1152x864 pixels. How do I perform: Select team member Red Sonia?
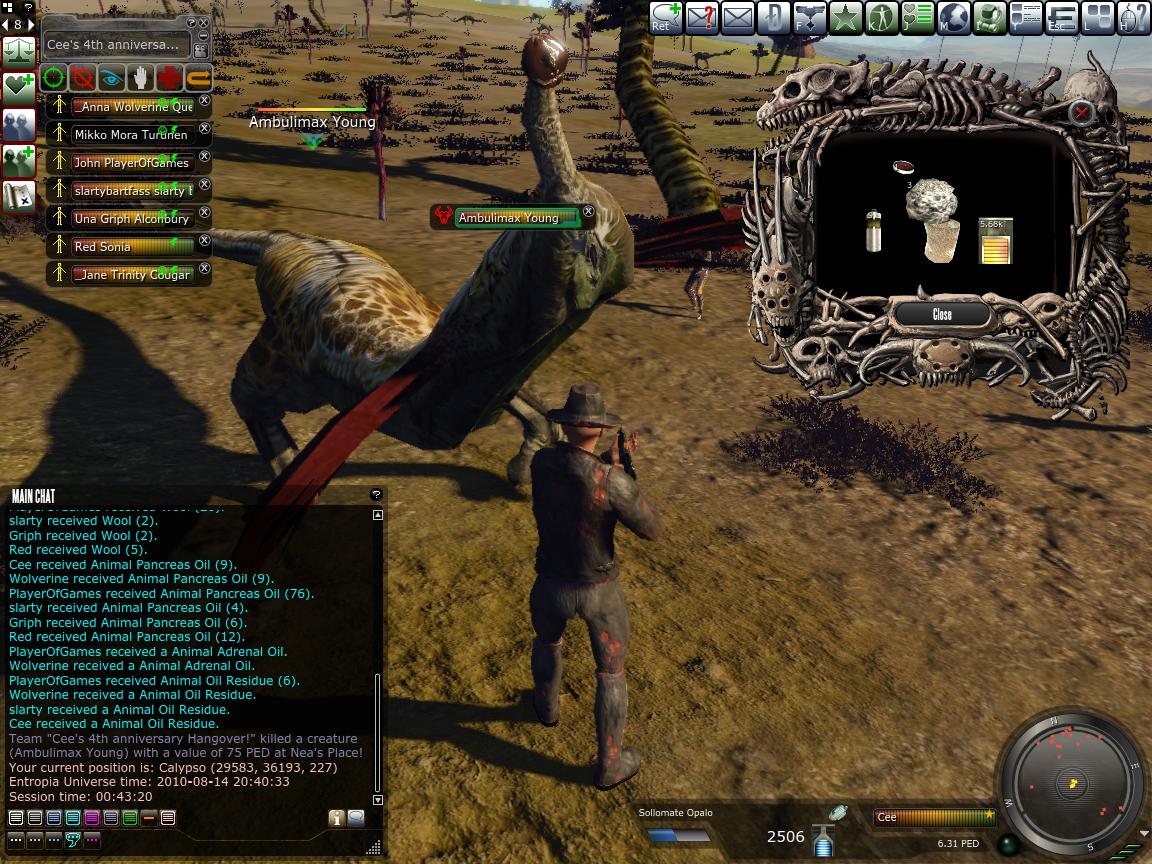[132, 246]
